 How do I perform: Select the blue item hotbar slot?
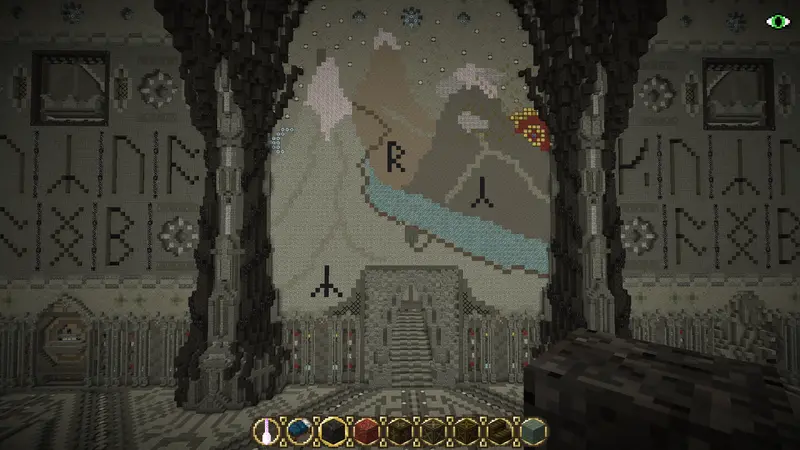(x=299, y=432)
